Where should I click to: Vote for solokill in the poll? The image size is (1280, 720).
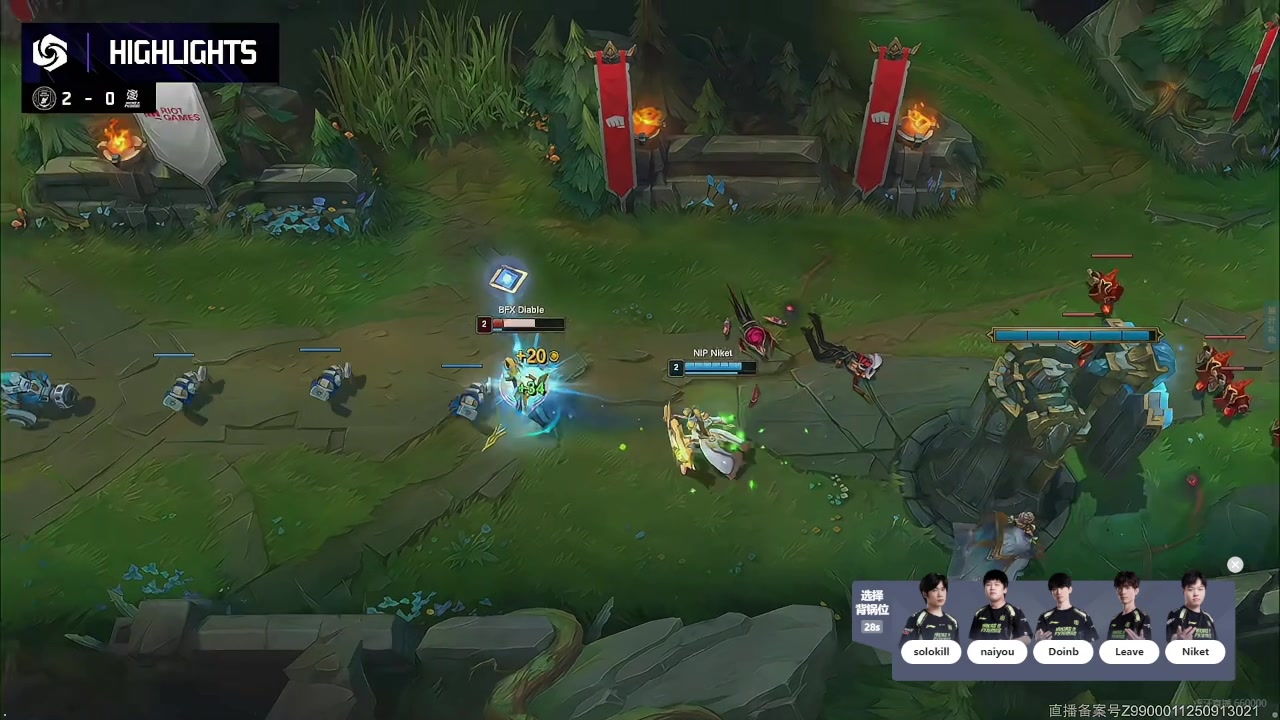tap(931, 652)
